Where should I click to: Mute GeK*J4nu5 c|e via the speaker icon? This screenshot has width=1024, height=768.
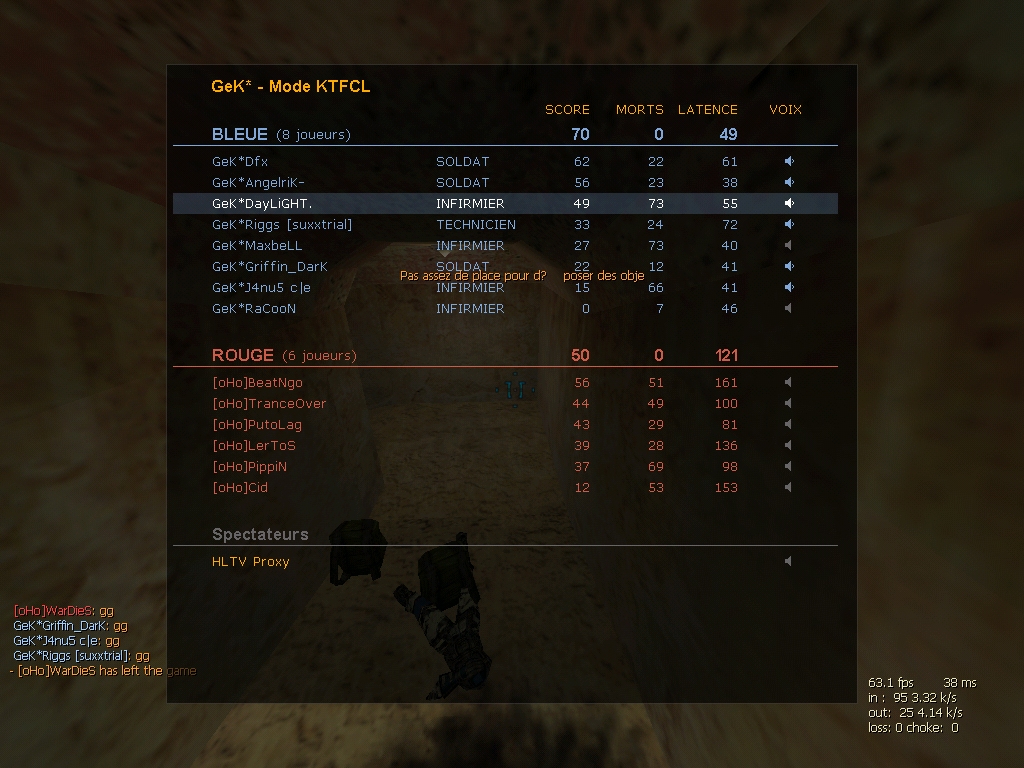point(789,287)
